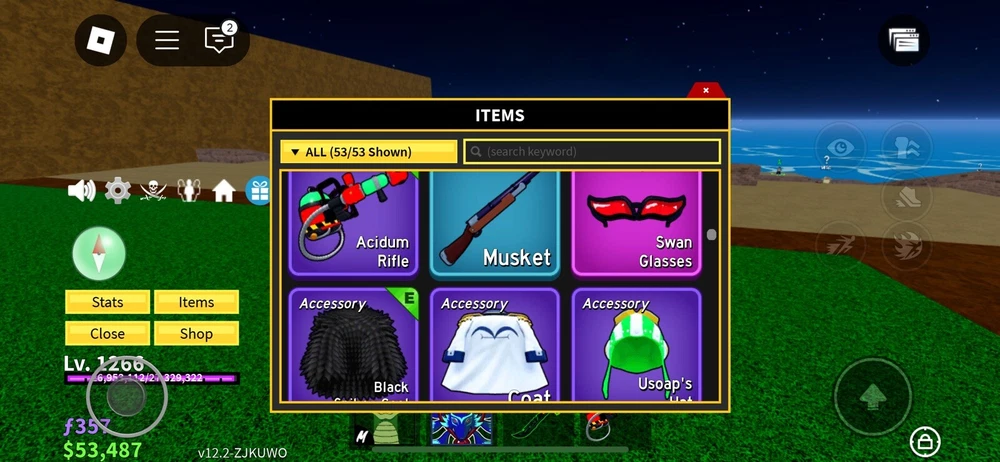
Task: Click the pirate skull crossbones icon
Action: coord(153,190)
